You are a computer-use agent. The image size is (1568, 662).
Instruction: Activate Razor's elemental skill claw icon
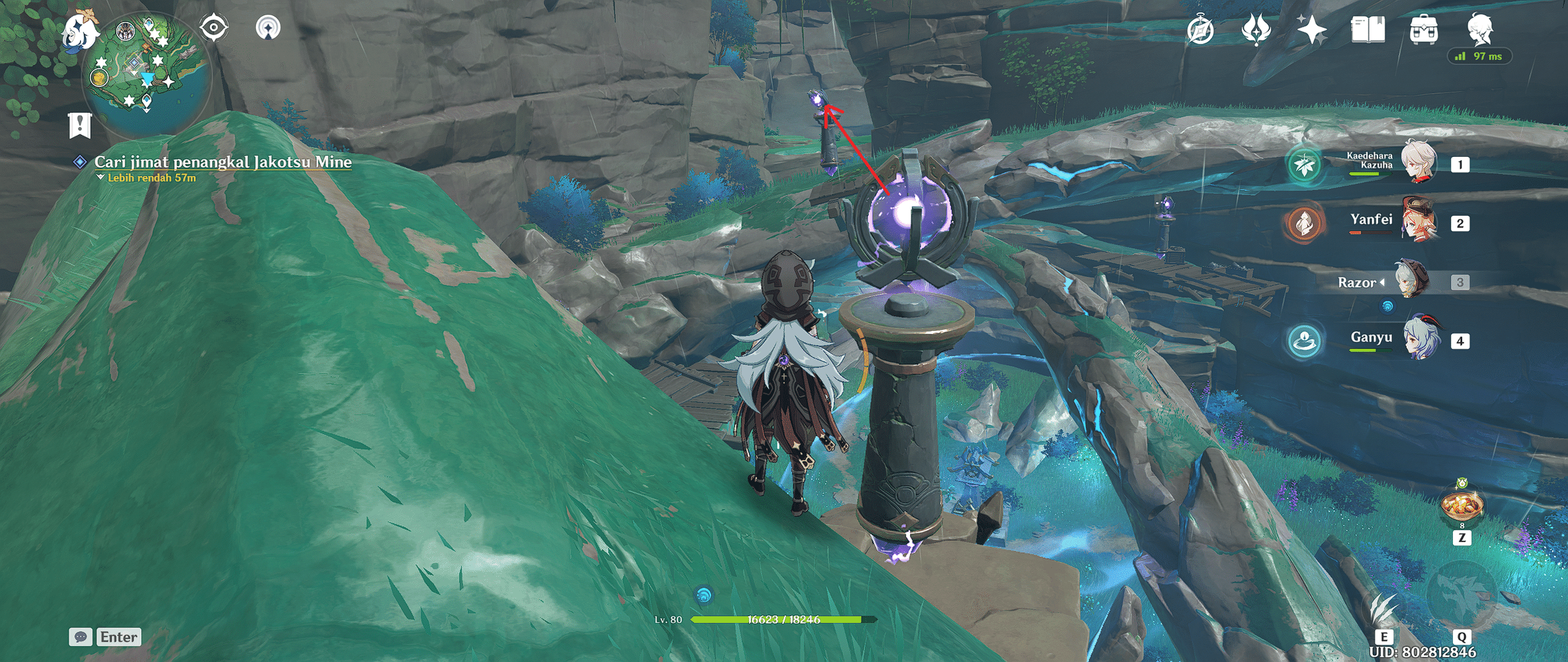(x=1383, y=608)
